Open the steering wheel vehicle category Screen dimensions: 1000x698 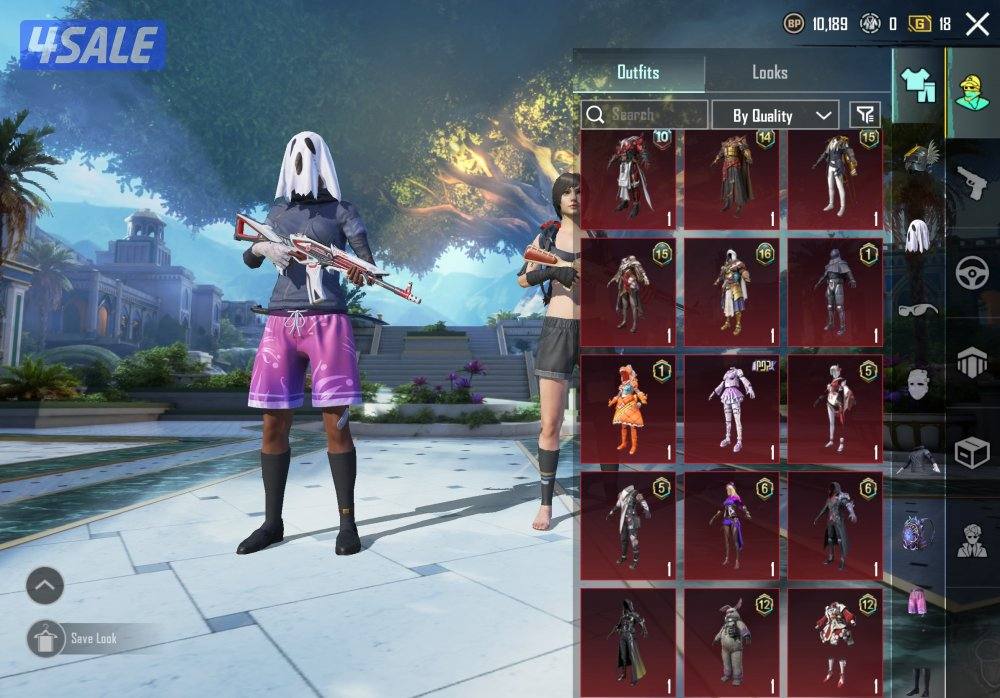[x=971, y=273]
